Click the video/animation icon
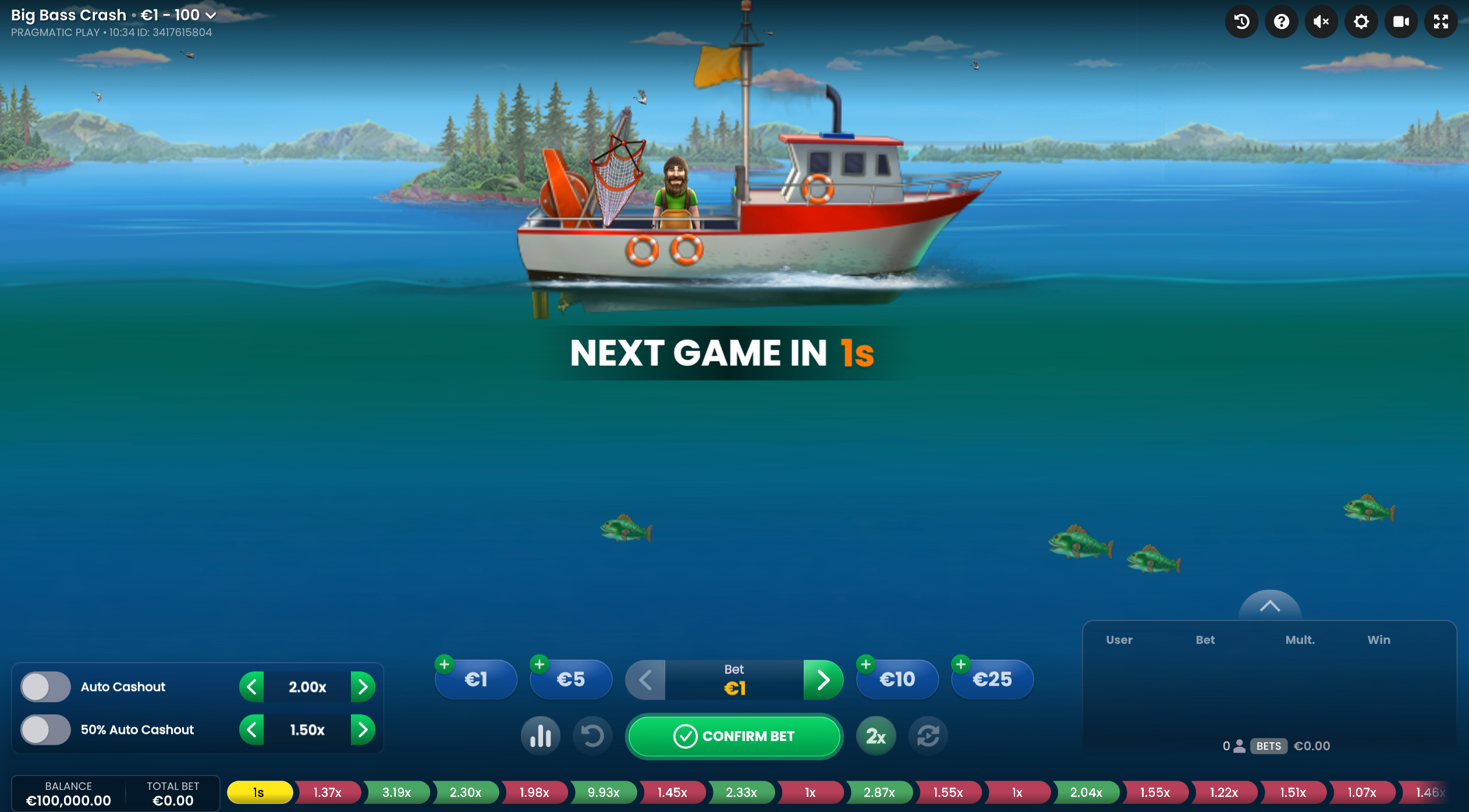This screenshot has width=1469, height=812. 1400,22
